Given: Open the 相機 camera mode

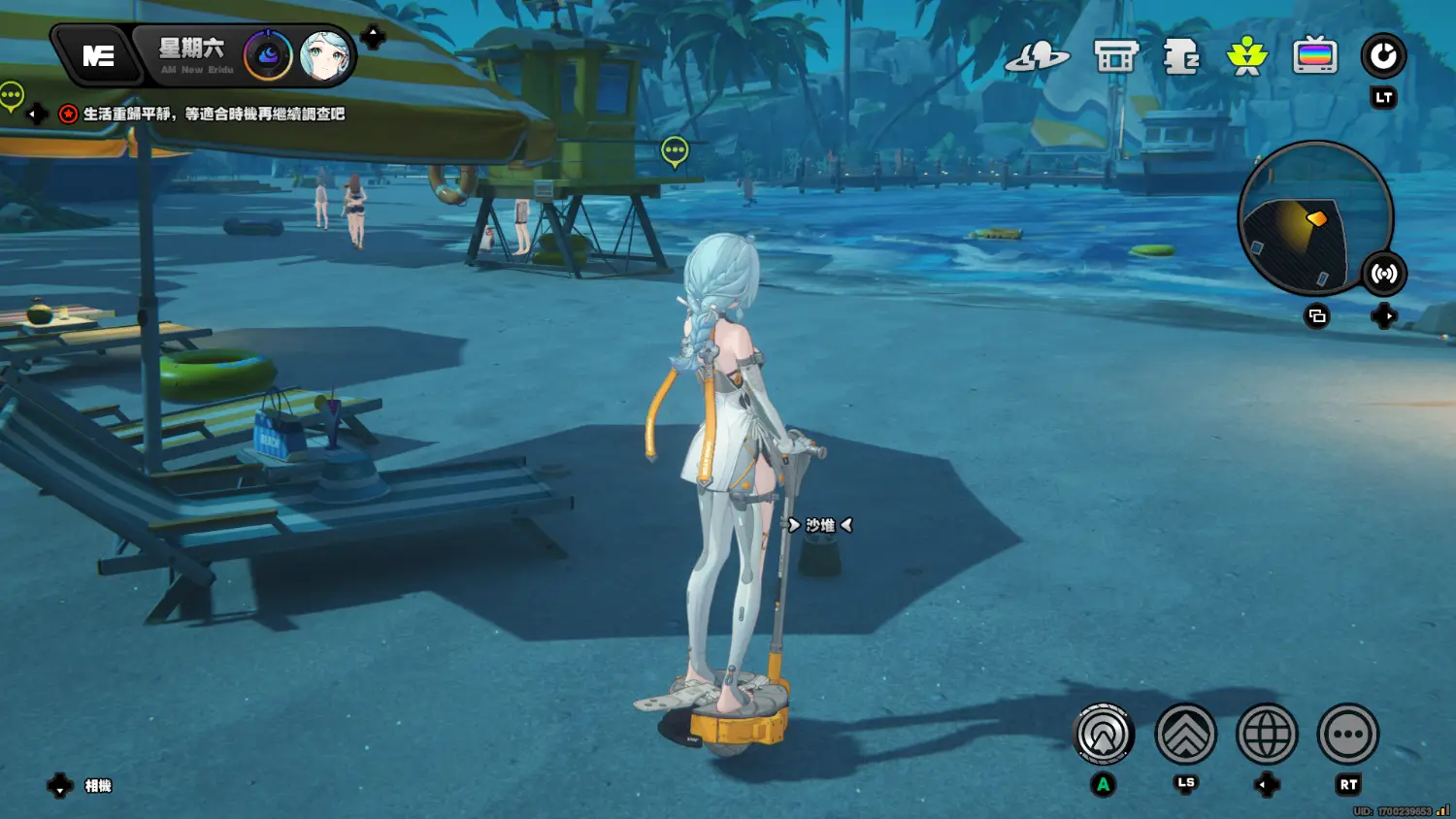Looking at the screenshot, I should pos(97,786).
